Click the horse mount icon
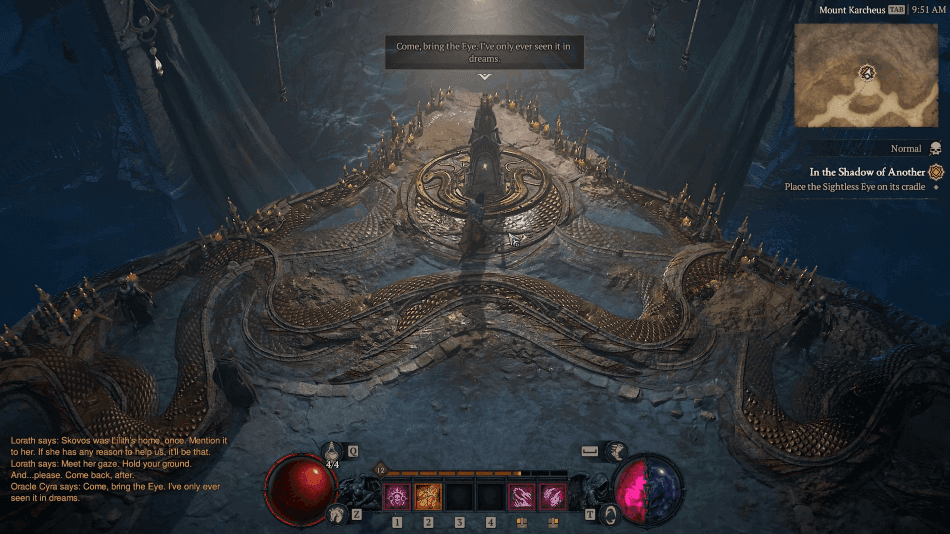Image resolution: width=950 pixels, height=534 pixels. (x=334, y=514)
